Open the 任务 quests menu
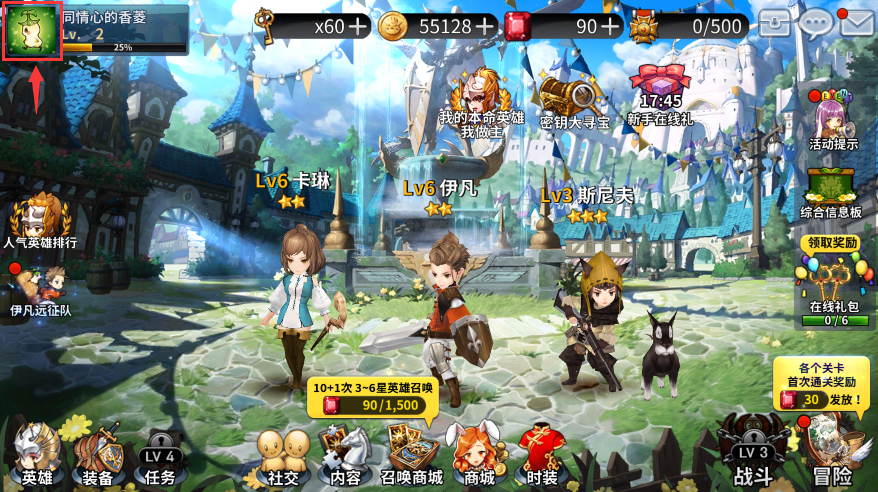The image size is (878, 492). tap(159, 455)
